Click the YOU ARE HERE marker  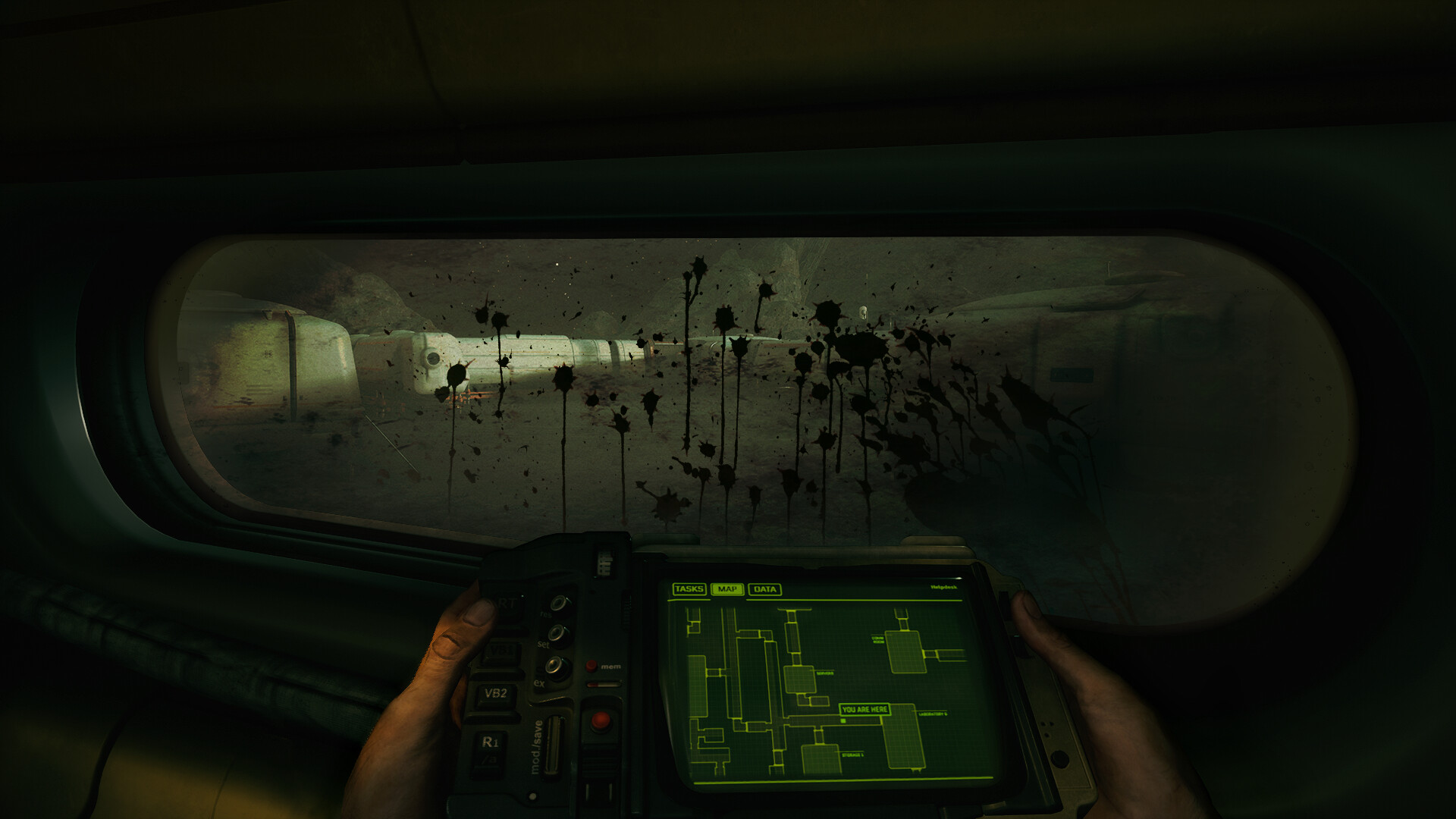(864, 709)
